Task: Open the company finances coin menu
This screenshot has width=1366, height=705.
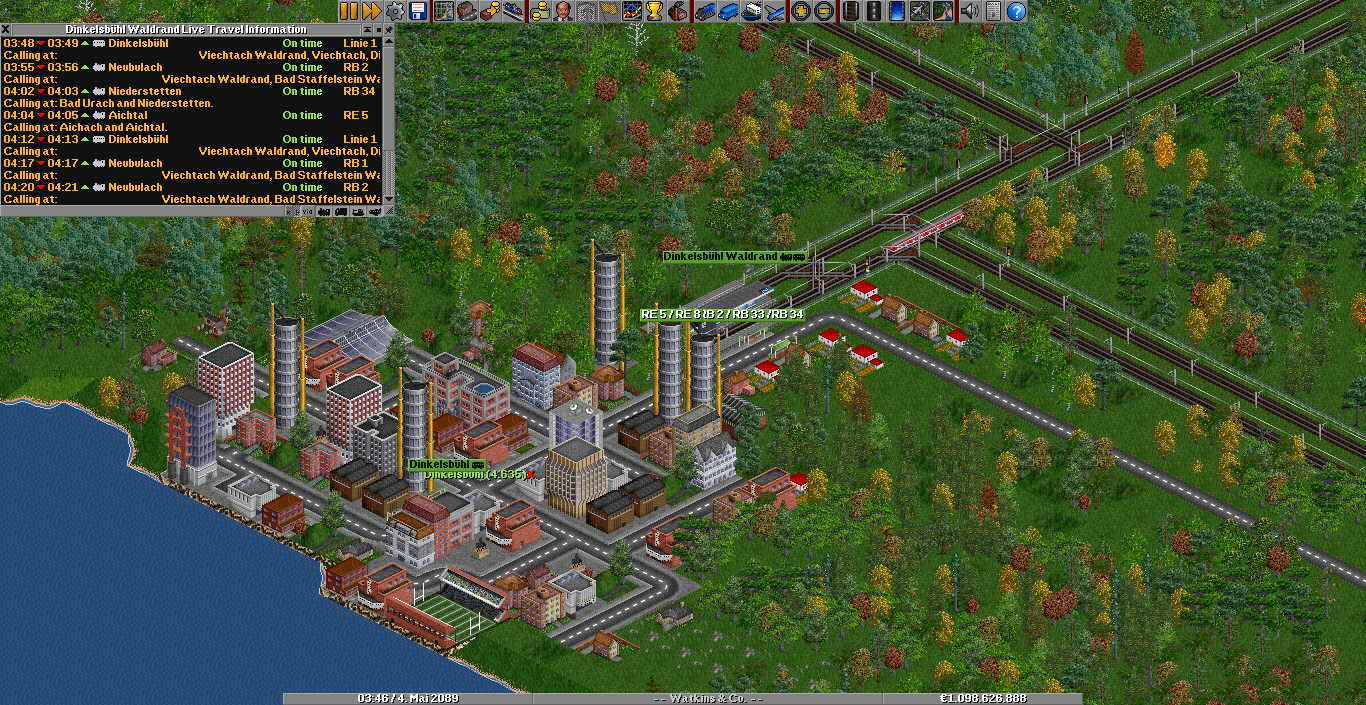Action: 540,11
